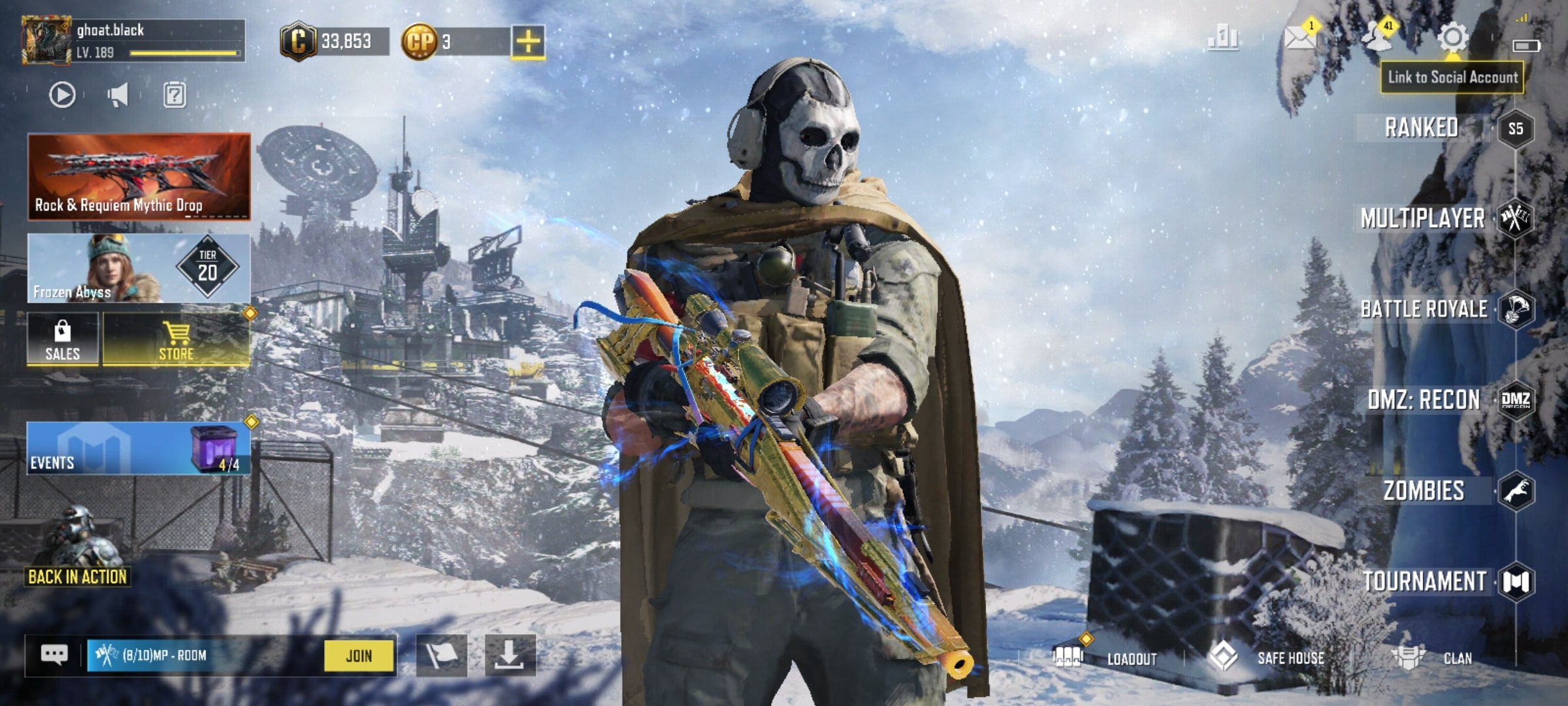Open the leaderboard bar chart icon
The width and height of the screenshot is (1568, 706).
click(1222, 38)
